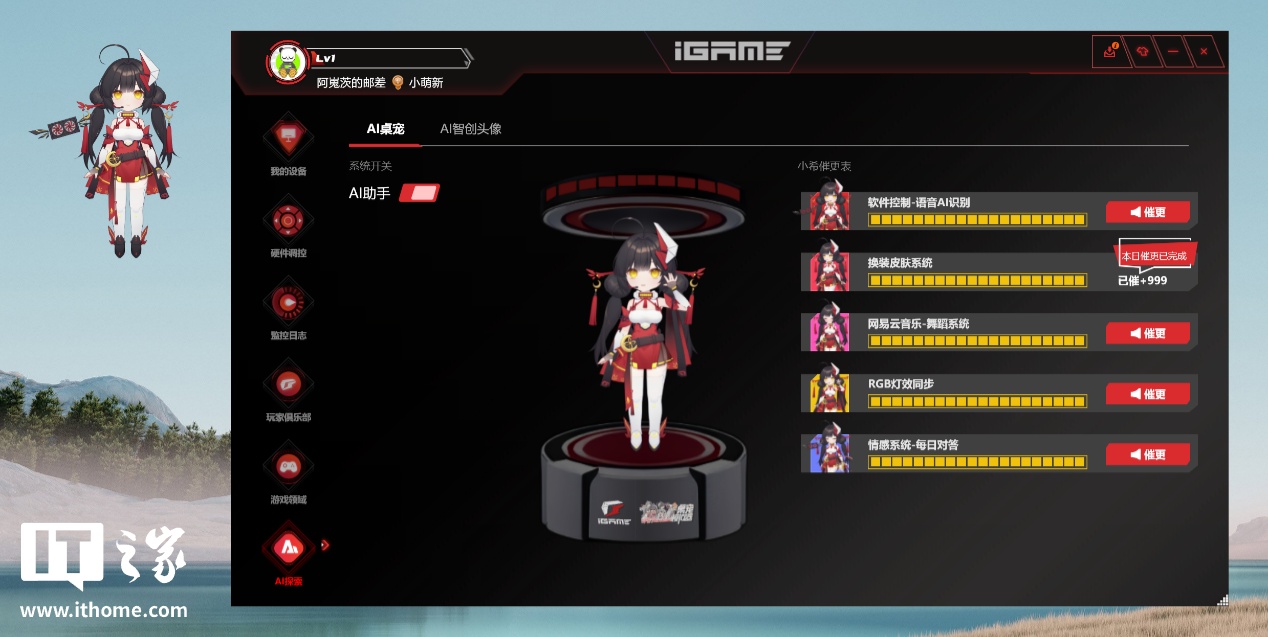Toggle the AI助手 switch
This screenshot has height=637, width=1268.
(419, 193)
